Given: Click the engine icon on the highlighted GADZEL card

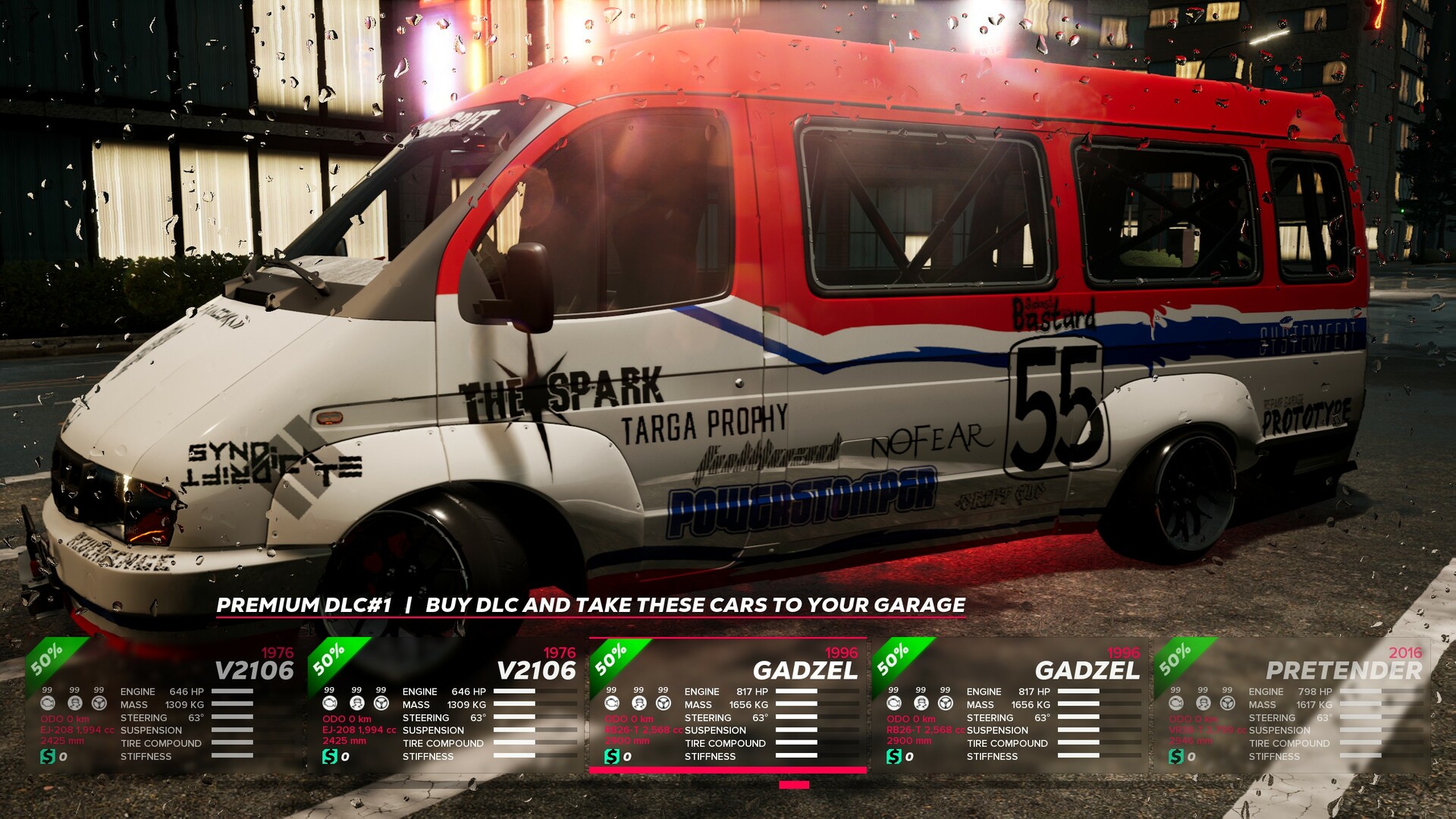Looking at the screenshot, I should click(x=613, y=704).
